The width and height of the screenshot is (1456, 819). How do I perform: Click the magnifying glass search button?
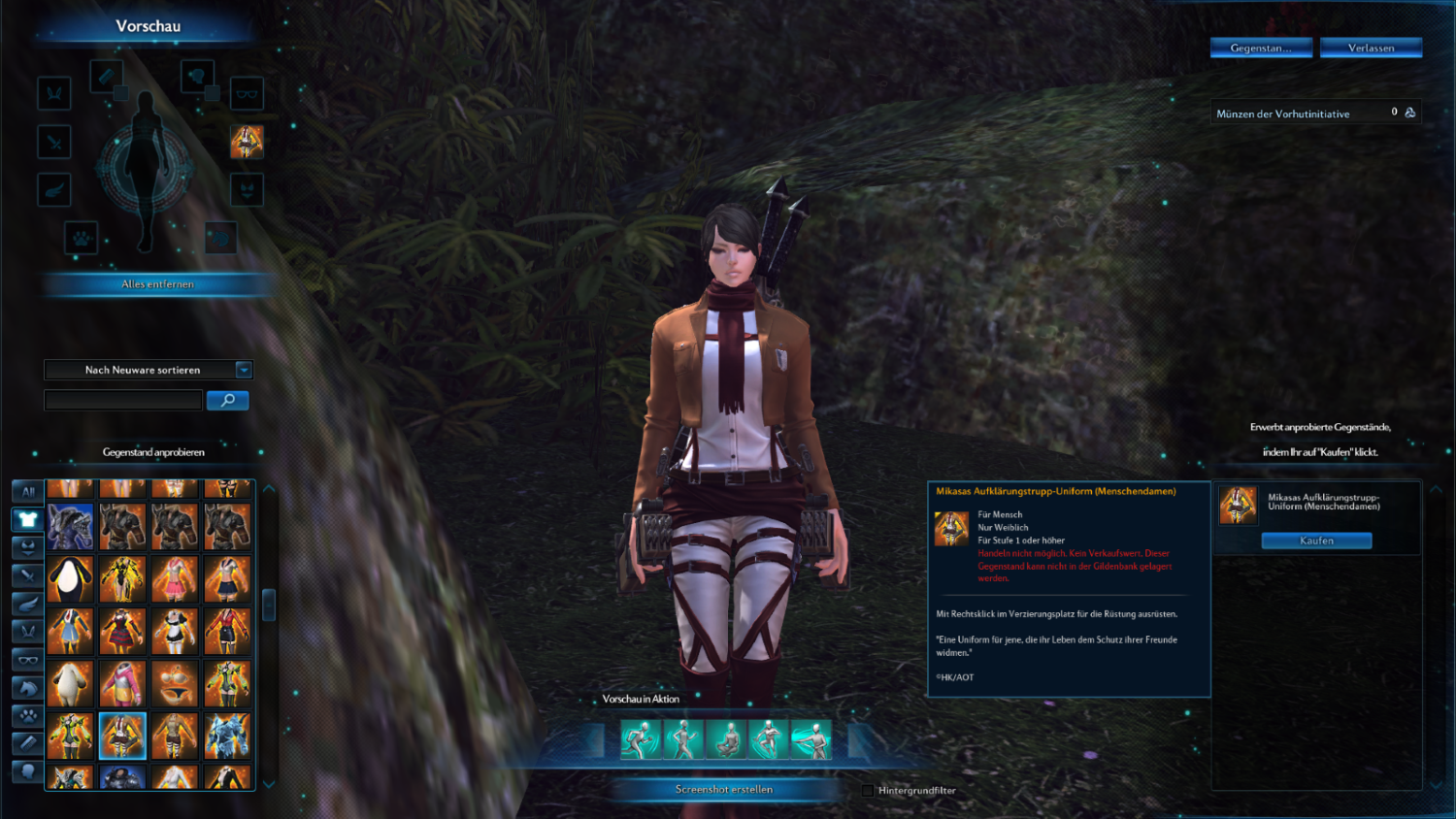point(228,400)
